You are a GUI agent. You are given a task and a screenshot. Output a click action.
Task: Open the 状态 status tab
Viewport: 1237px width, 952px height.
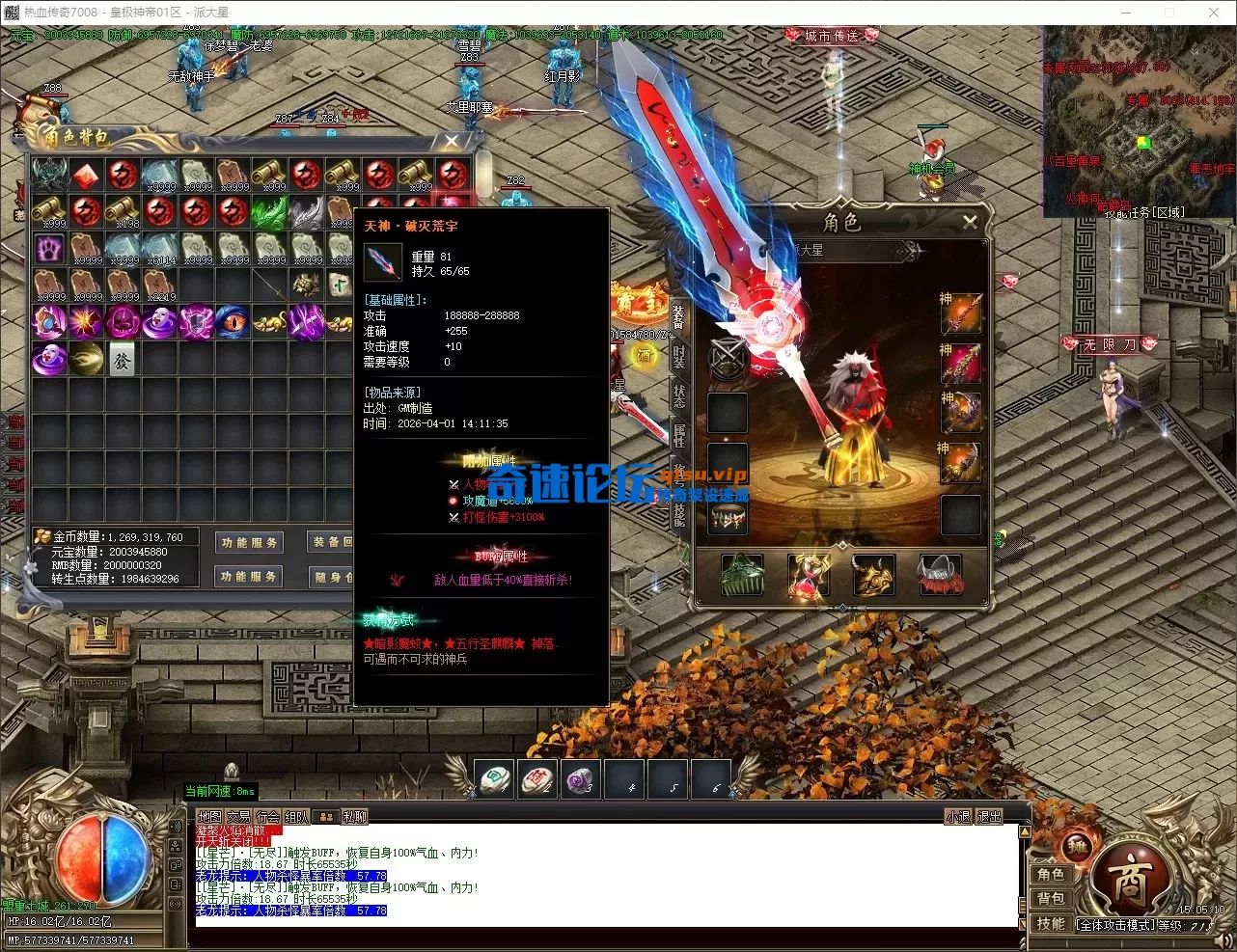coord(679,396)
